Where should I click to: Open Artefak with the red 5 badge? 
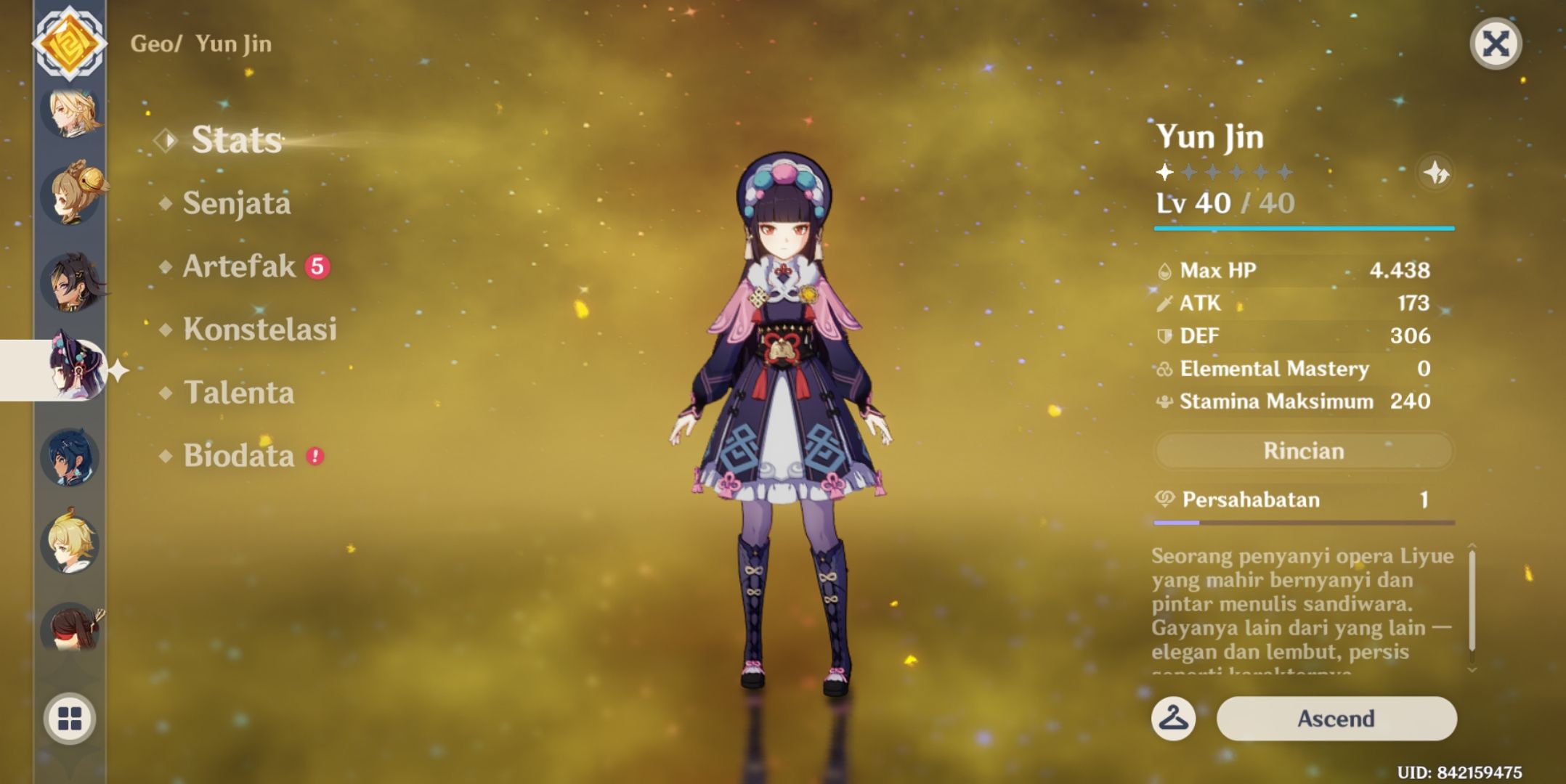click(240, 266)
